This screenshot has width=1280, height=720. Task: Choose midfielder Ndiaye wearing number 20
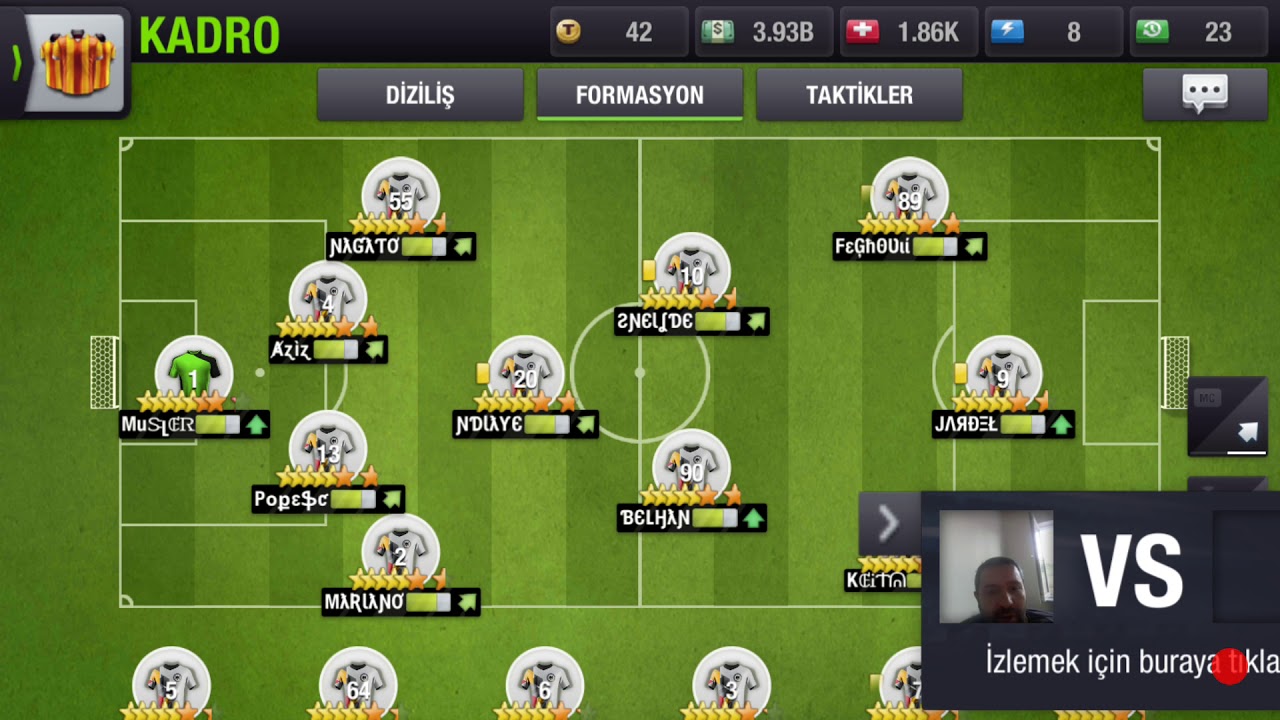click(525, 377)
